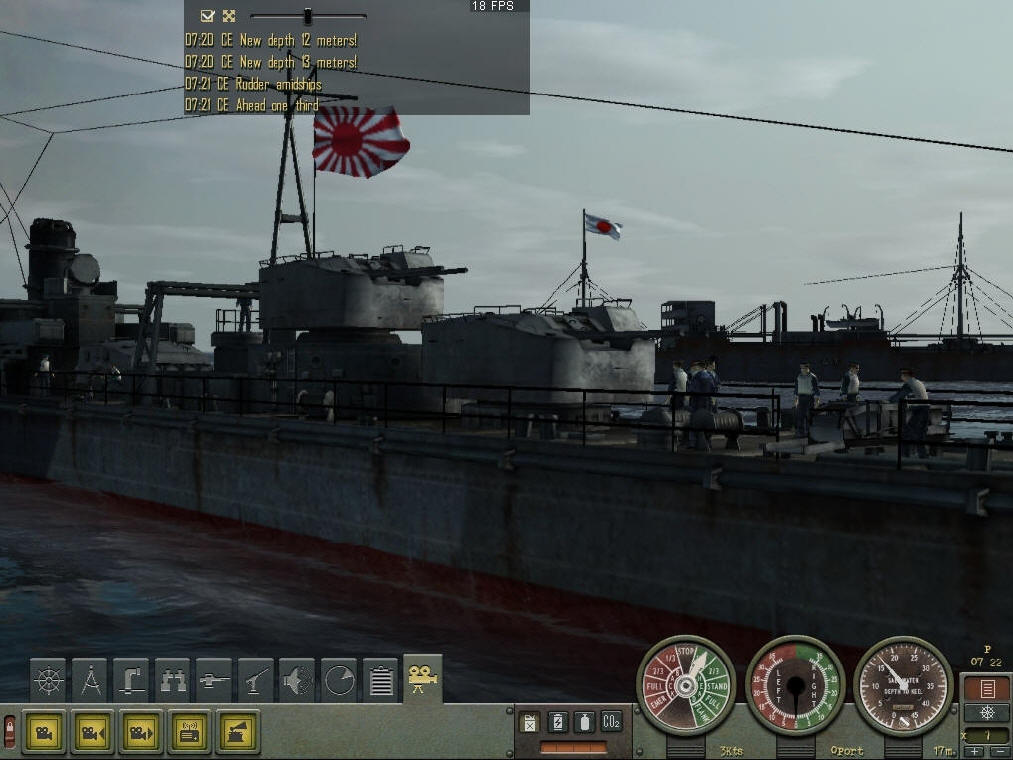Screen dimensions: 1013x760
Task: Click the previous unit camera button
Action: click(93, 732)
